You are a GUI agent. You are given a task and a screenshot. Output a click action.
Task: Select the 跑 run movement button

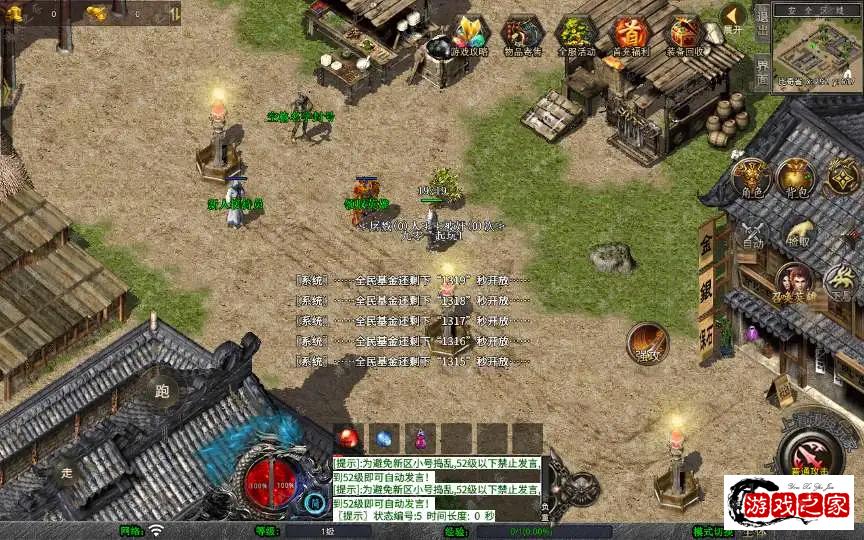coord(162,391)
